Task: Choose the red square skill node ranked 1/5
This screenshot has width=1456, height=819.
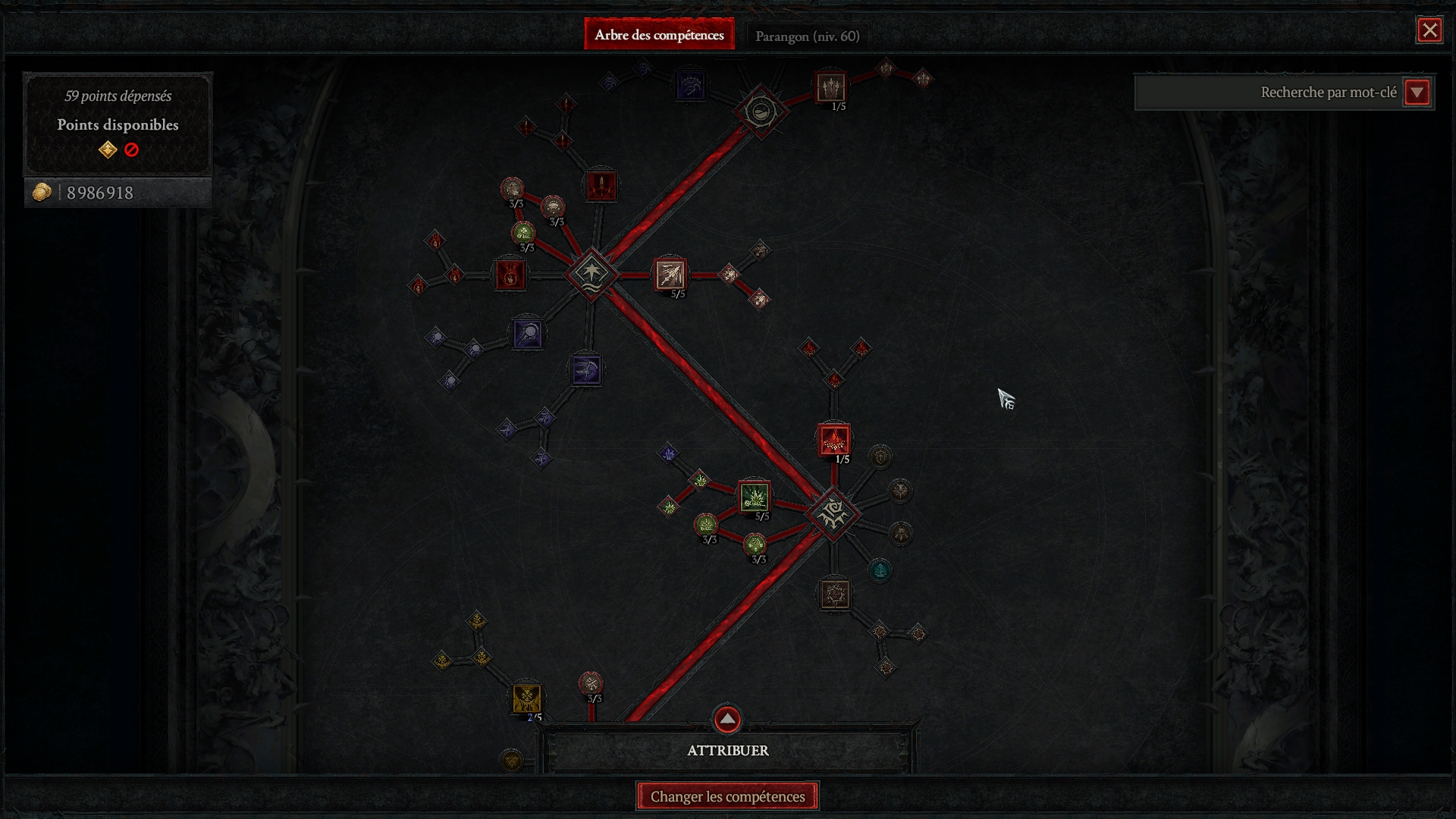Action: tap(834, 440)
